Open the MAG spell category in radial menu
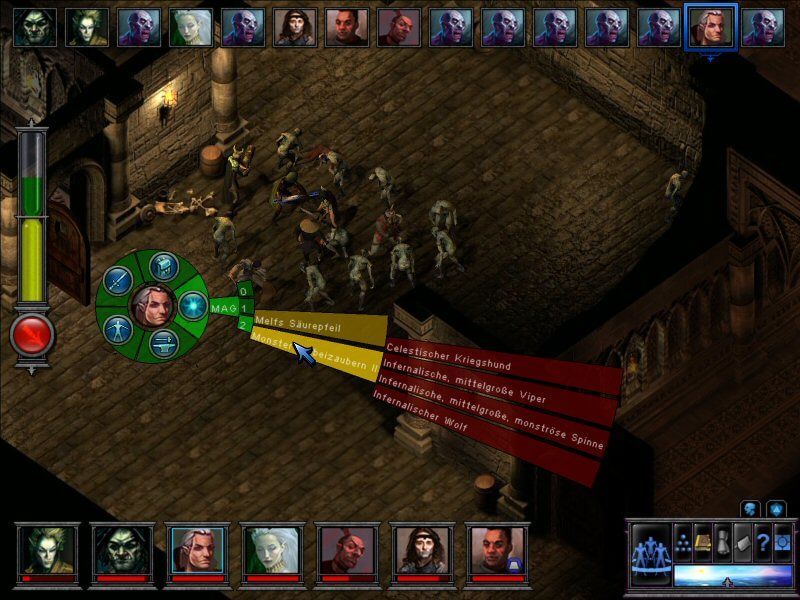800x600 pixels. pos(222,307)
